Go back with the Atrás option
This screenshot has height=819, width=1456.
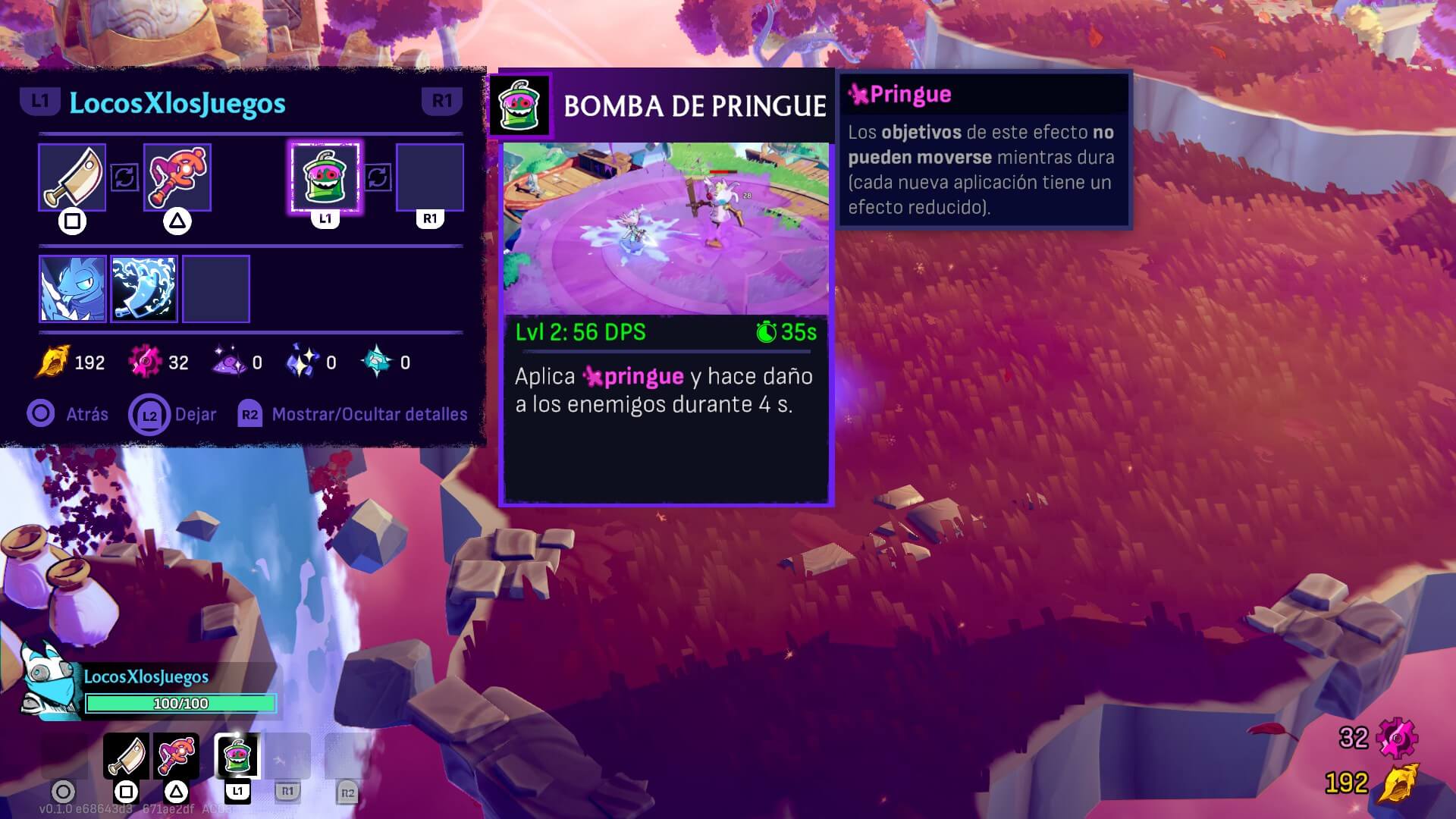pyautogui.click(x=68, y=414)
